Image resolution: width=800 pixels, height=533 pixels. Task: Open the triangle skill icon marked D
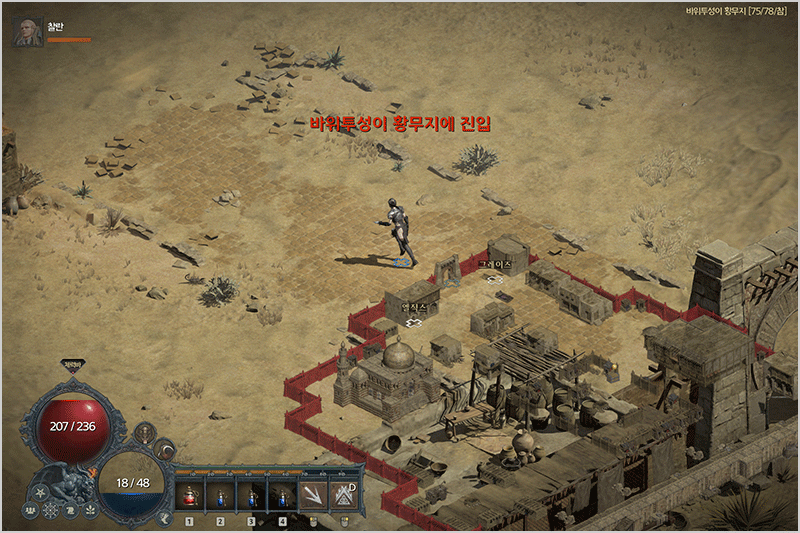point(343,494)
